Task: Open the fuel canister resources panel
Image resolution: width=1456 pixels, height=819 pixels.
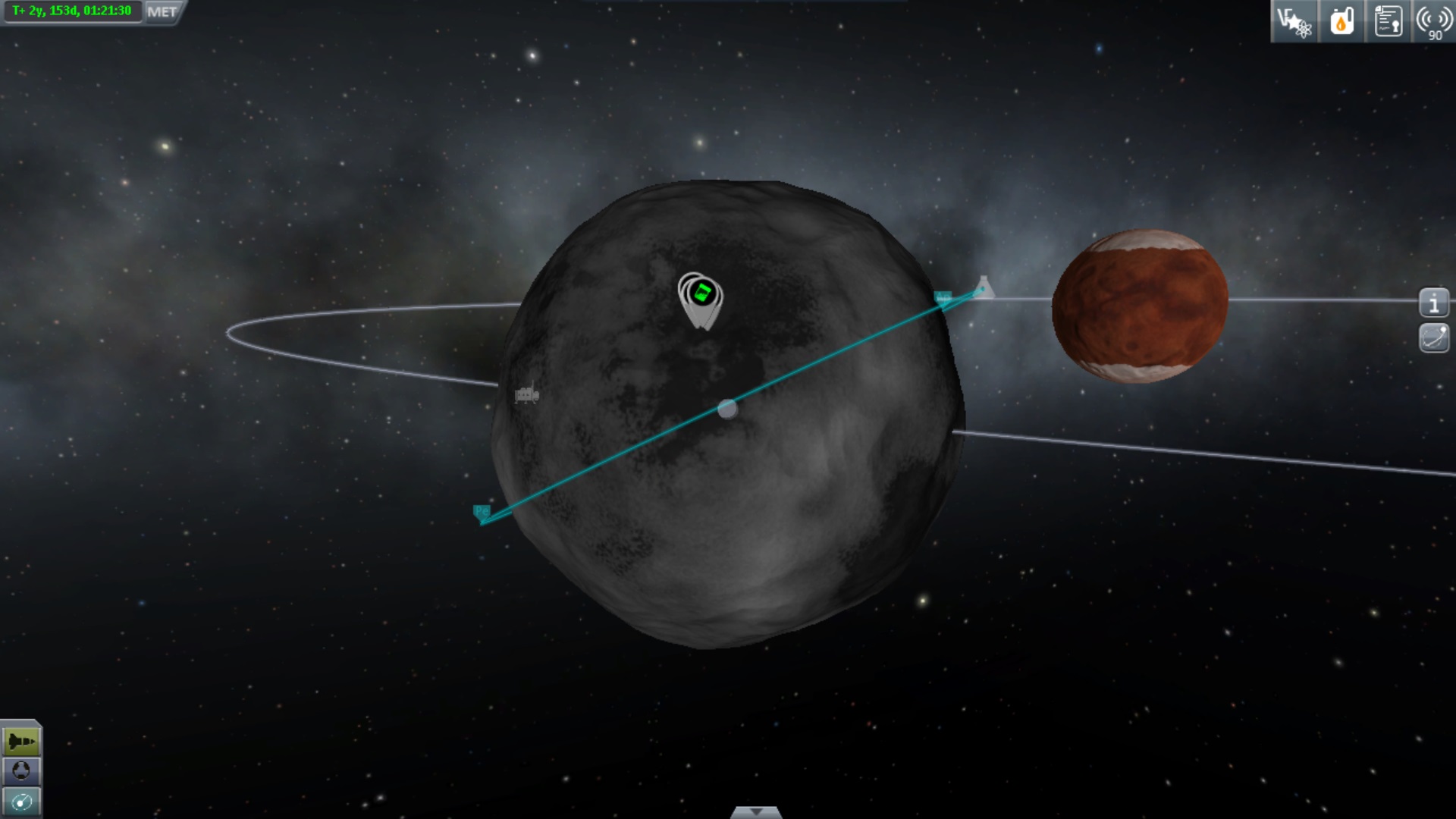Action: (1341, 21)
